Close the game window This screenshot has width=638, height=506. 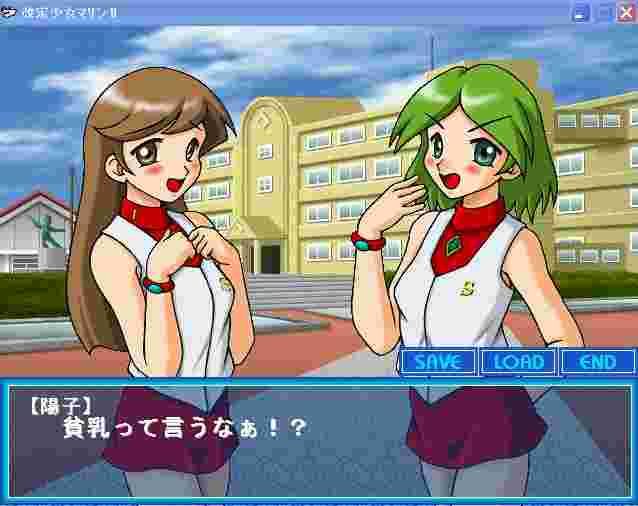click(x=626, y=12)
